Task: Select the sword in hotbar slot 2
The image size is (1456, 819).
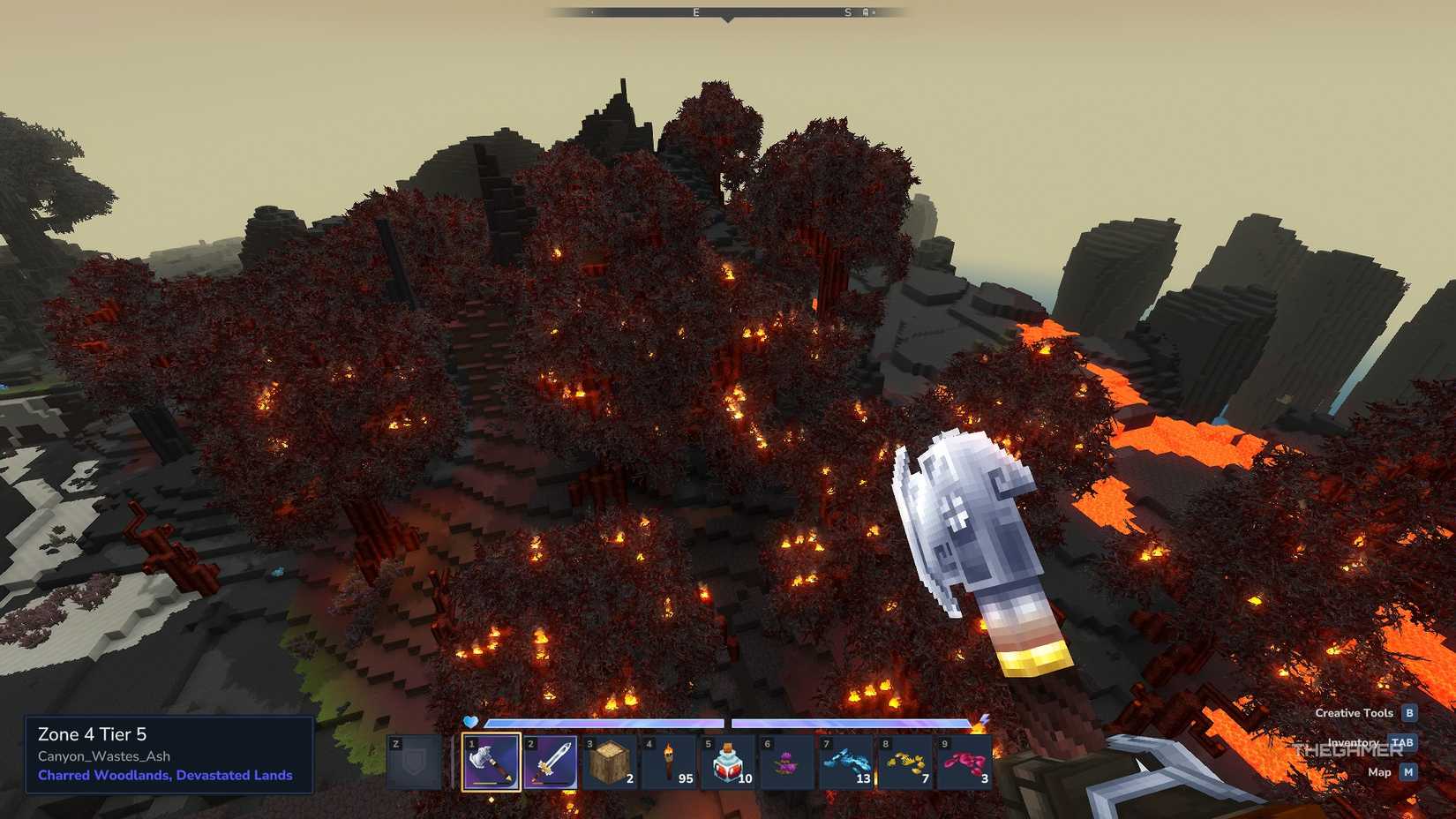Action: pos(552,763)
